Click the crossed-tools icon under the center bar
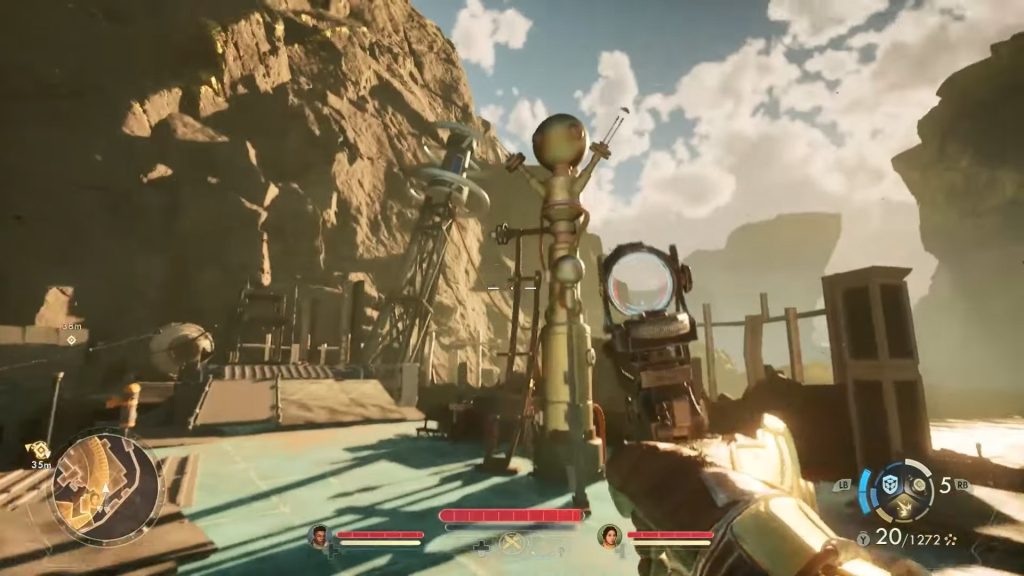Image resolution: width=1024 pixels, height=576 pixels. click(x=512, y=544)
